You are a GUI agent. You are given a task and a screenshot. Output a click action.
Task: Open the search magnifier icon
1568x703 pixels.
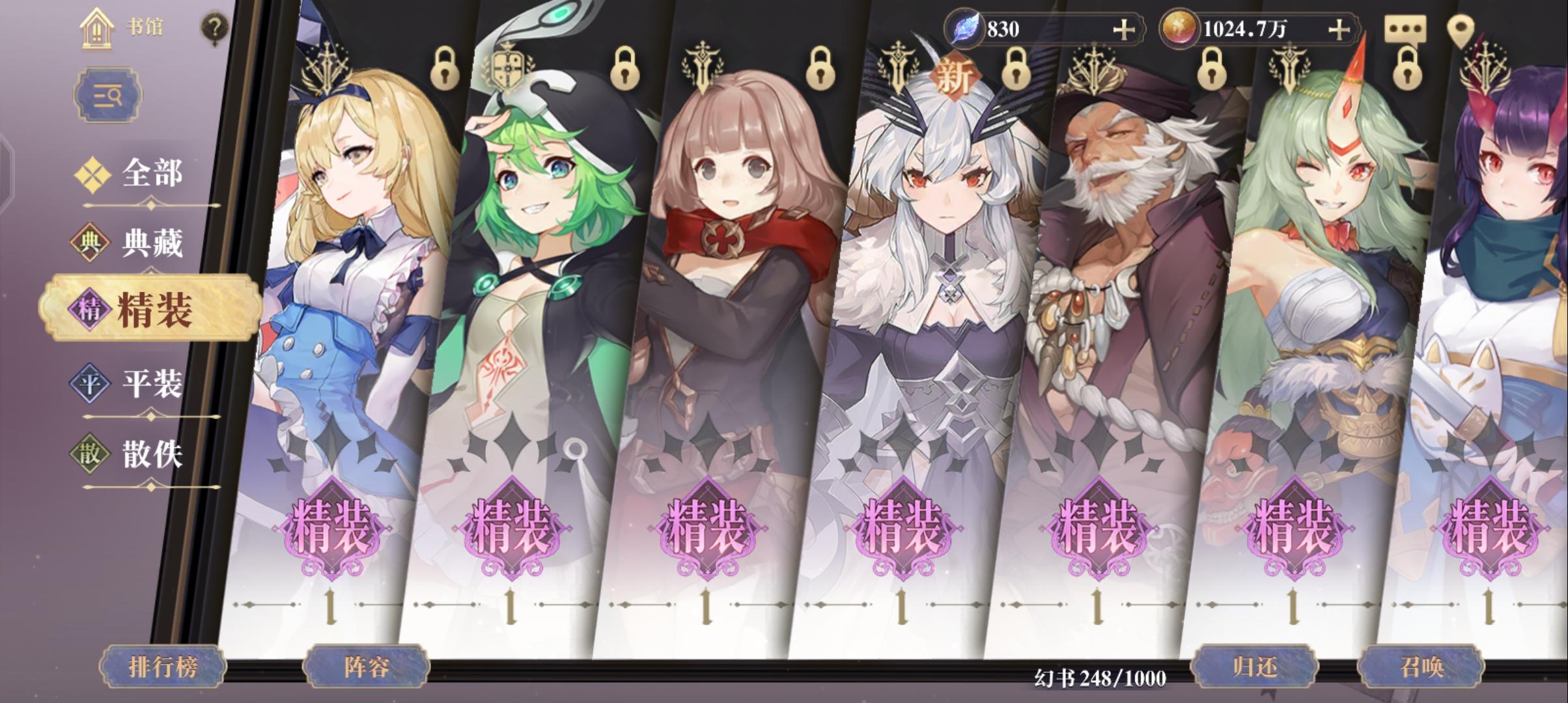pos(108,95)
